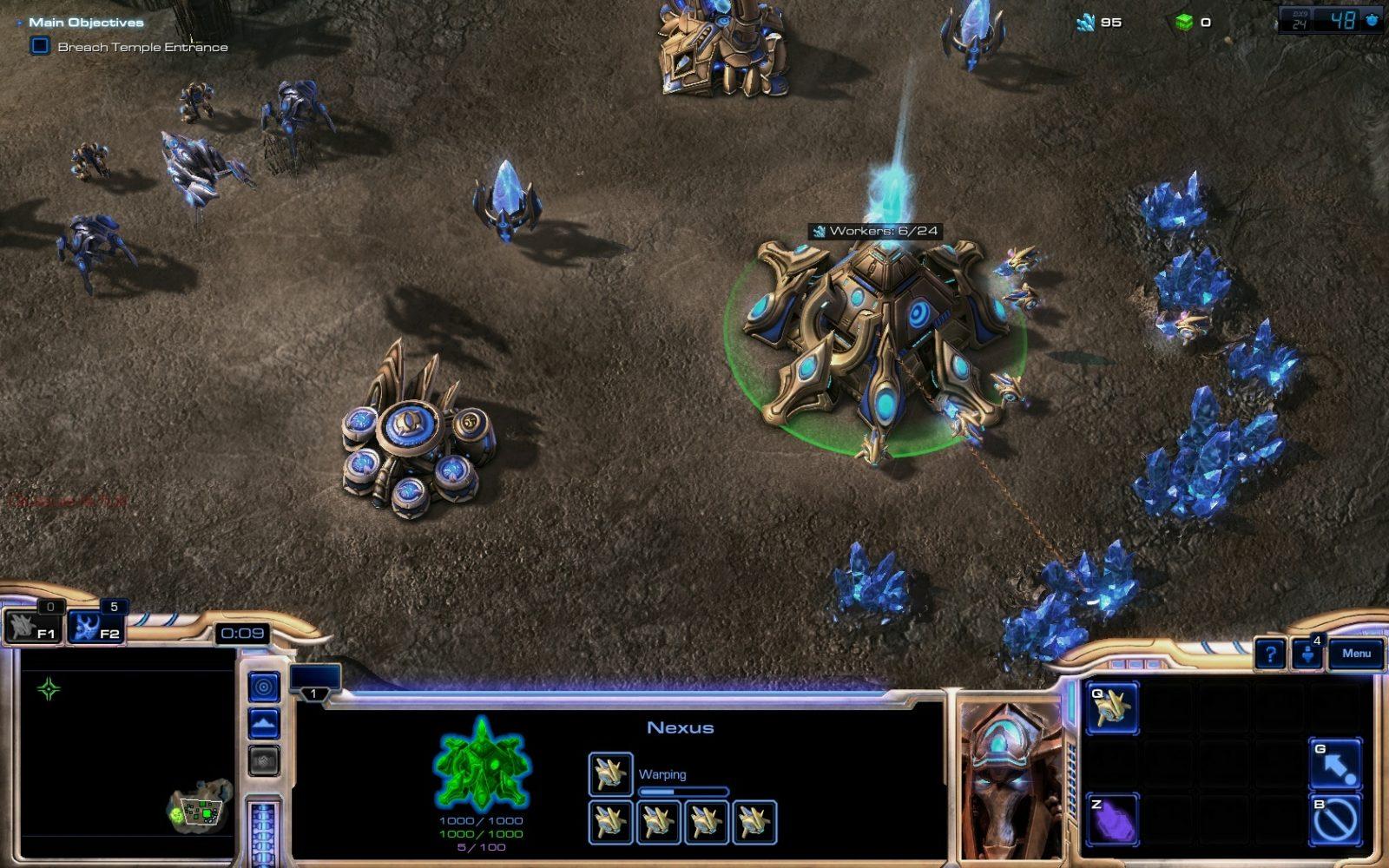The height and width of the screenshot is (868, 1389).
Task: Activate the purple crystal ability
Action: click(1112, 819)
